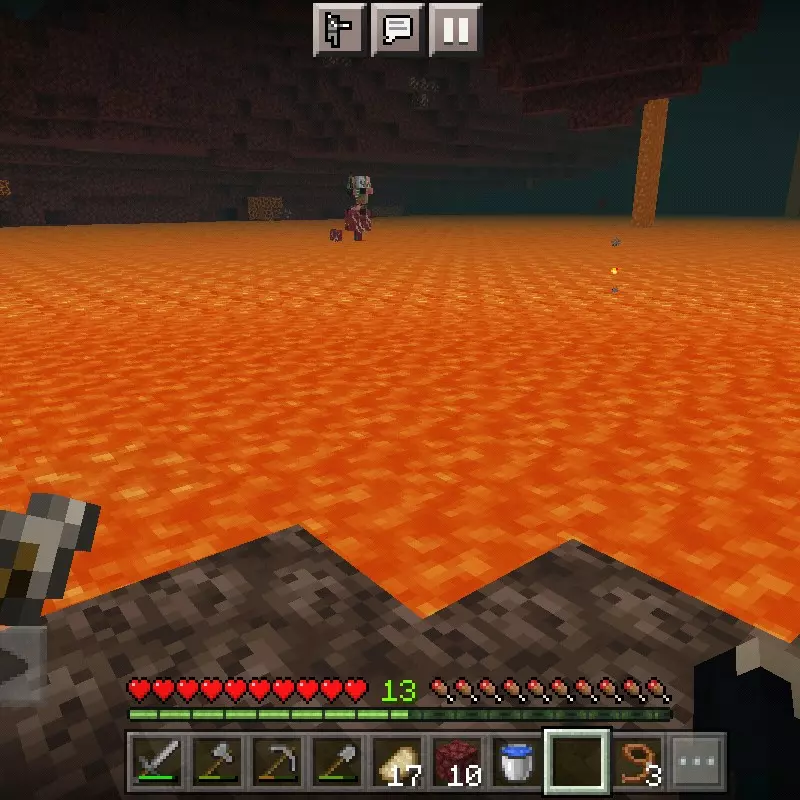This screenshot has width=800, height=800.
Task: Open the emote menu button
Action: pos(340,29)
